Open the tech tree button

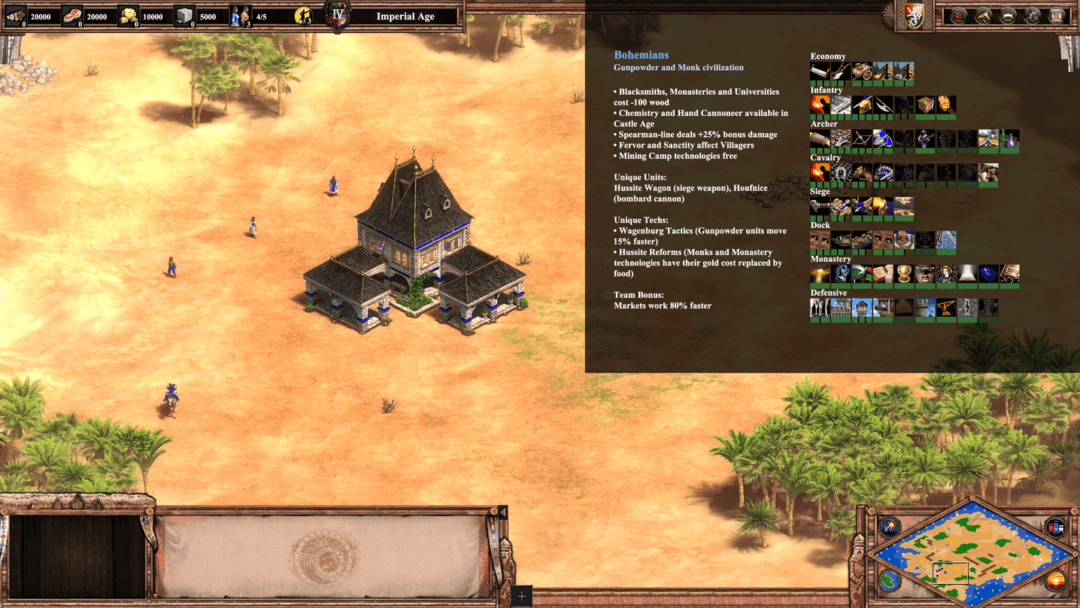pos(982,15)
